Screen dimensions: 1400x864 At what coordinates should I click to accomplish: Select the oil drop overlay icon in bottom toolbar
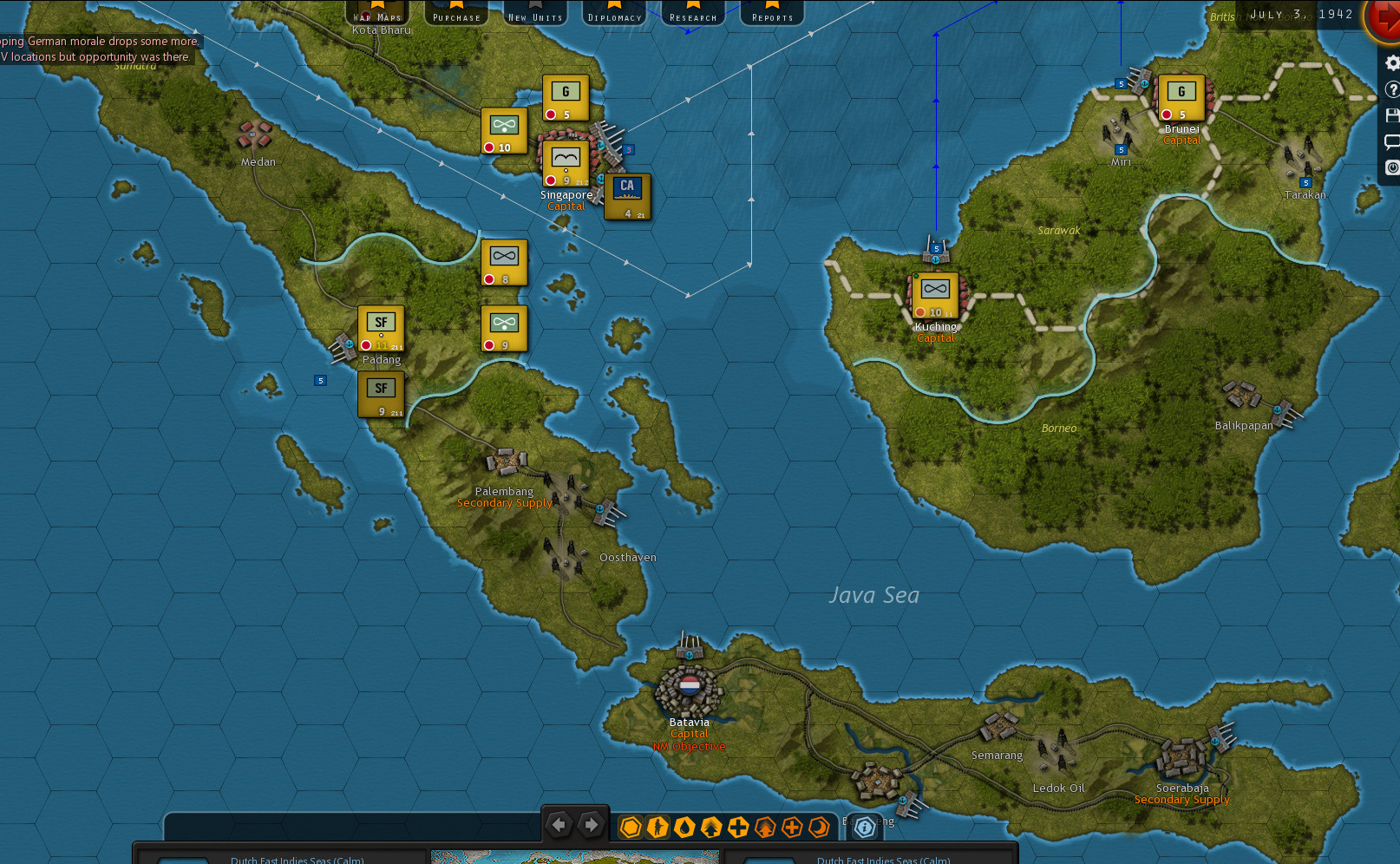pos(684,827)
